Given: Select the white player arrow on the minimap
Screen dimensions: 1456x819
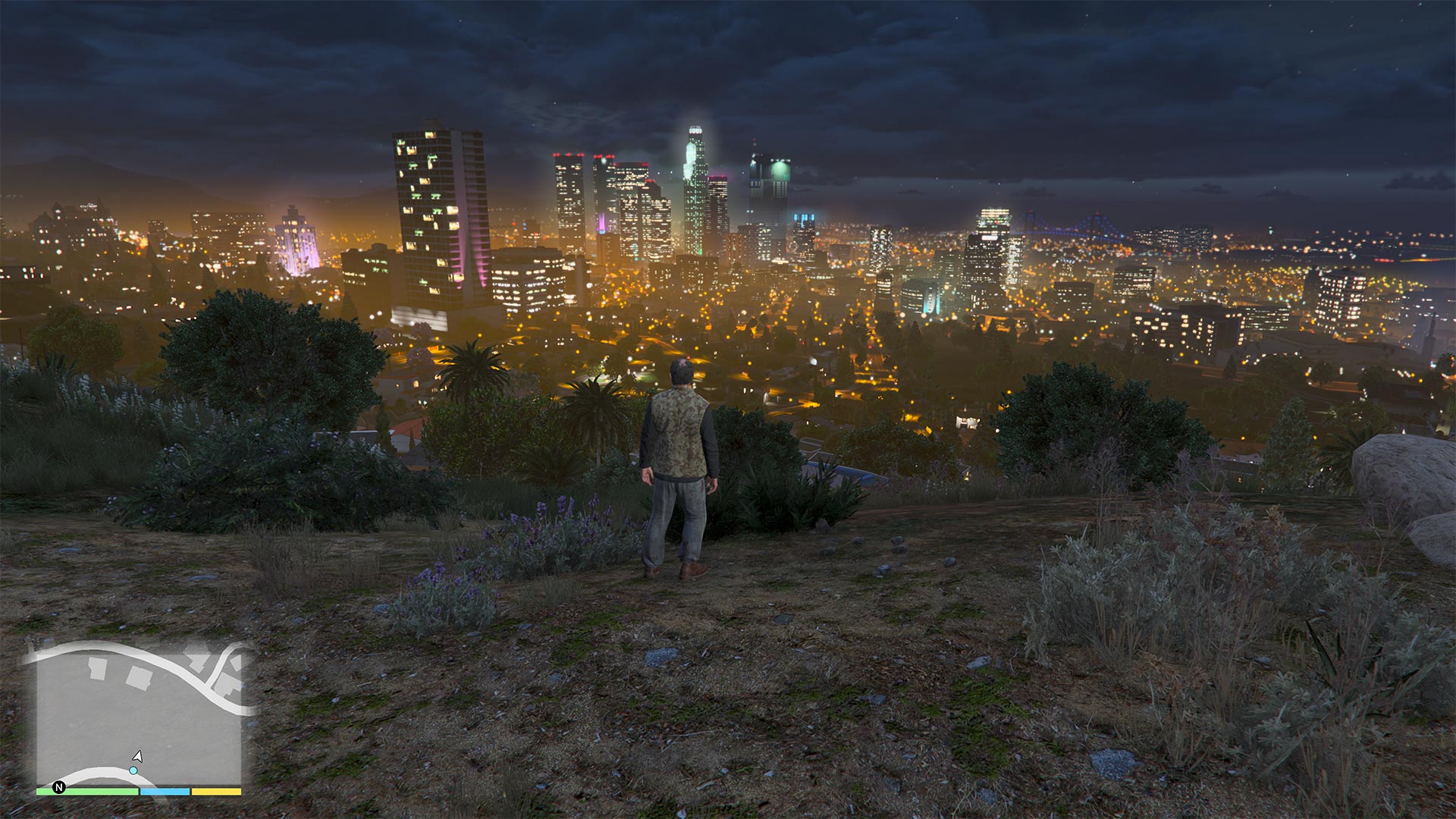Looking at the screenshot, I should pos(138,756).
